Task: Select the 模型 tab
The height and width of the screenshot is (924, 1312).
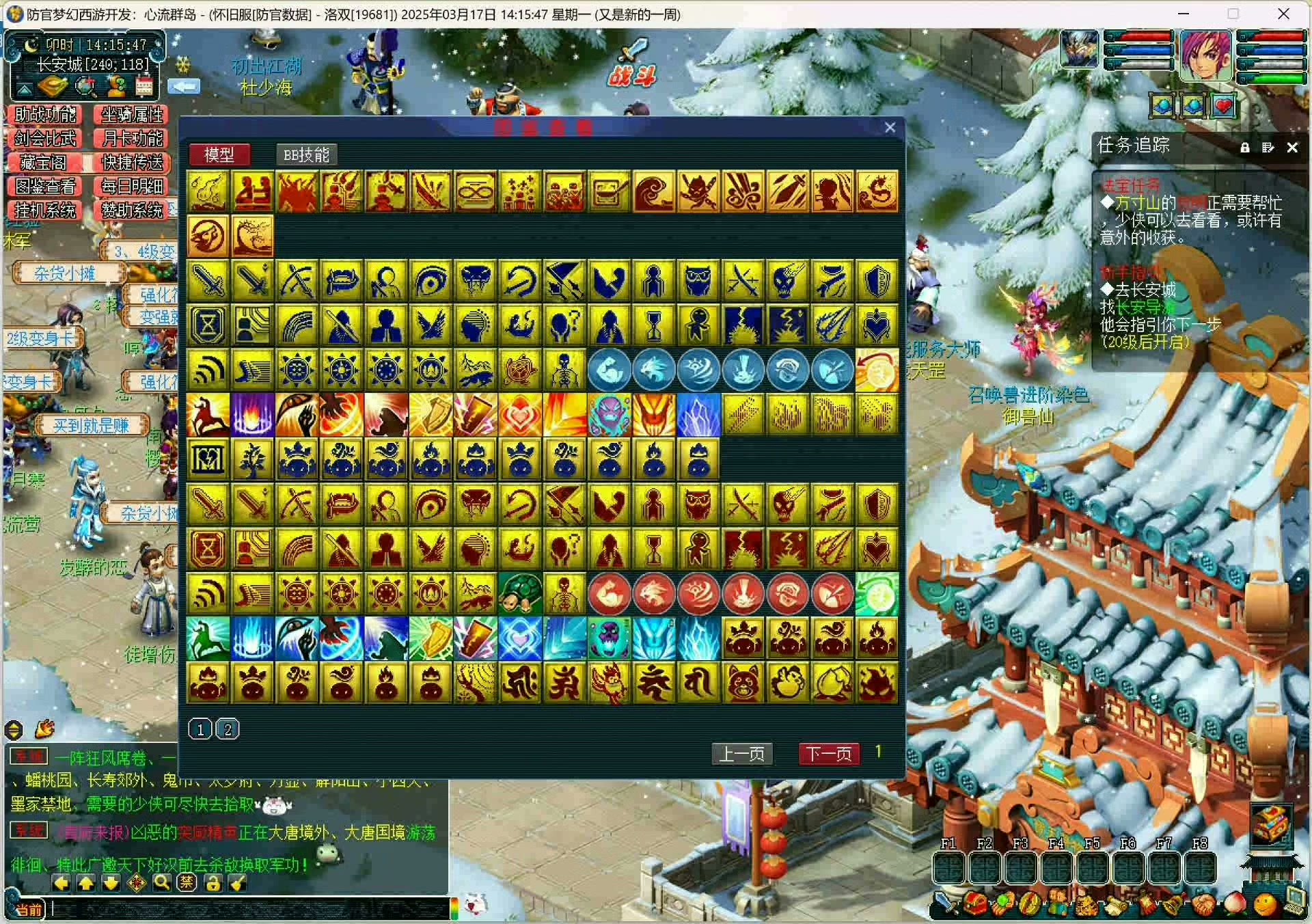Action: click(219, 155)
